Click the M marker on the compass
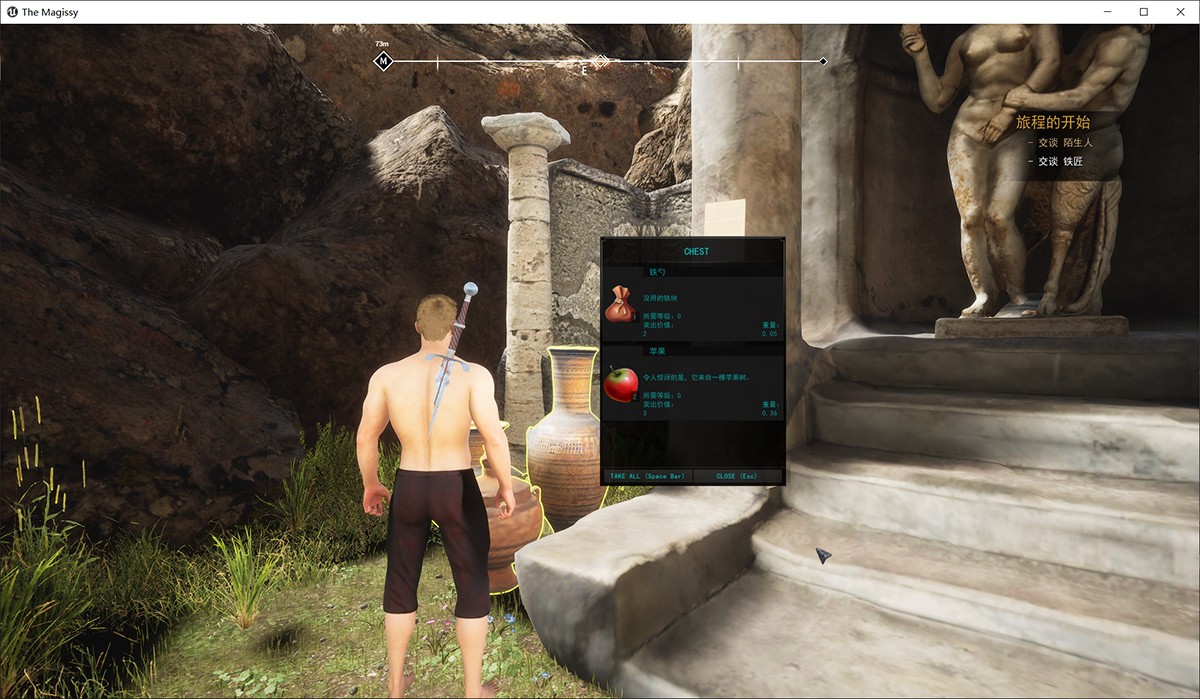This screenshot has width=1200, height=699. (x=383, y=62)
